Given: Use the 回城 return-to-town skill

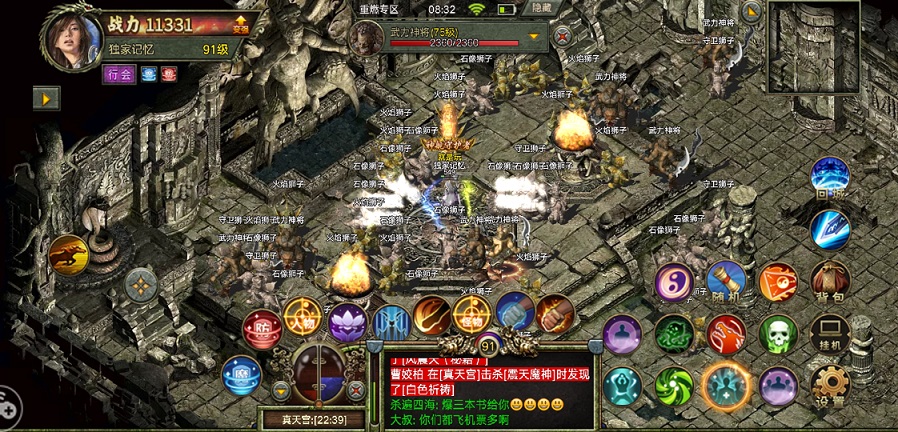Looking at the screenshot, I should point(829,177).
